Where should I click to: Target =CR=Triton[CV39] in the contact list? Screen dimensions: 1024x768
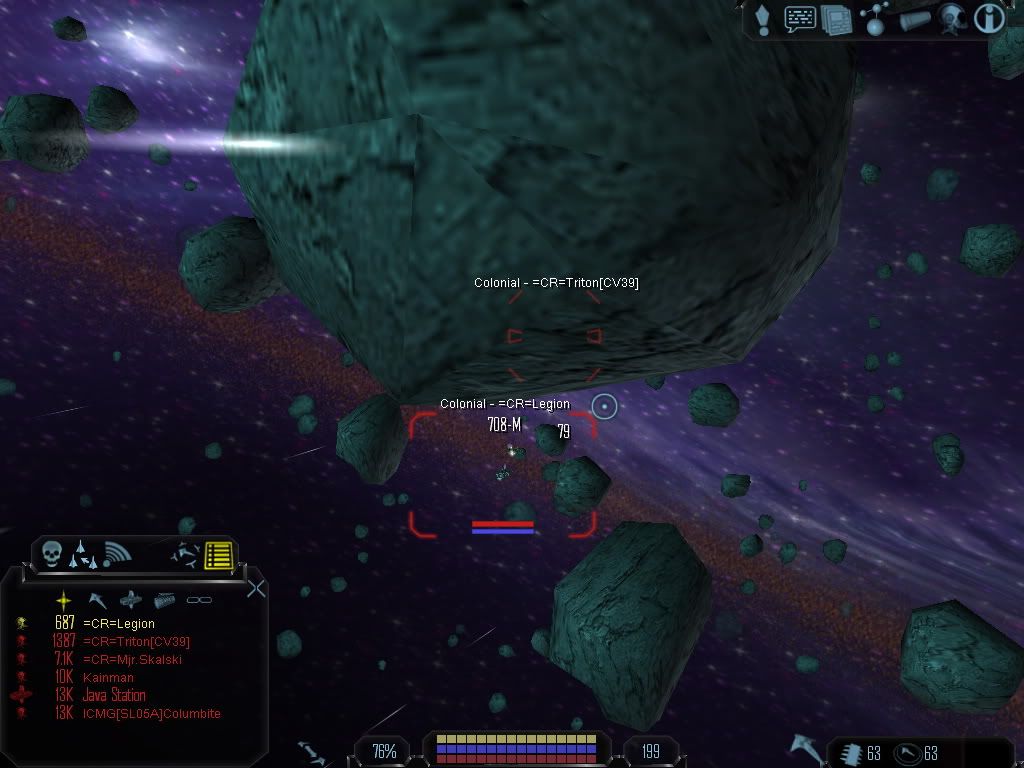pos(136,642)
